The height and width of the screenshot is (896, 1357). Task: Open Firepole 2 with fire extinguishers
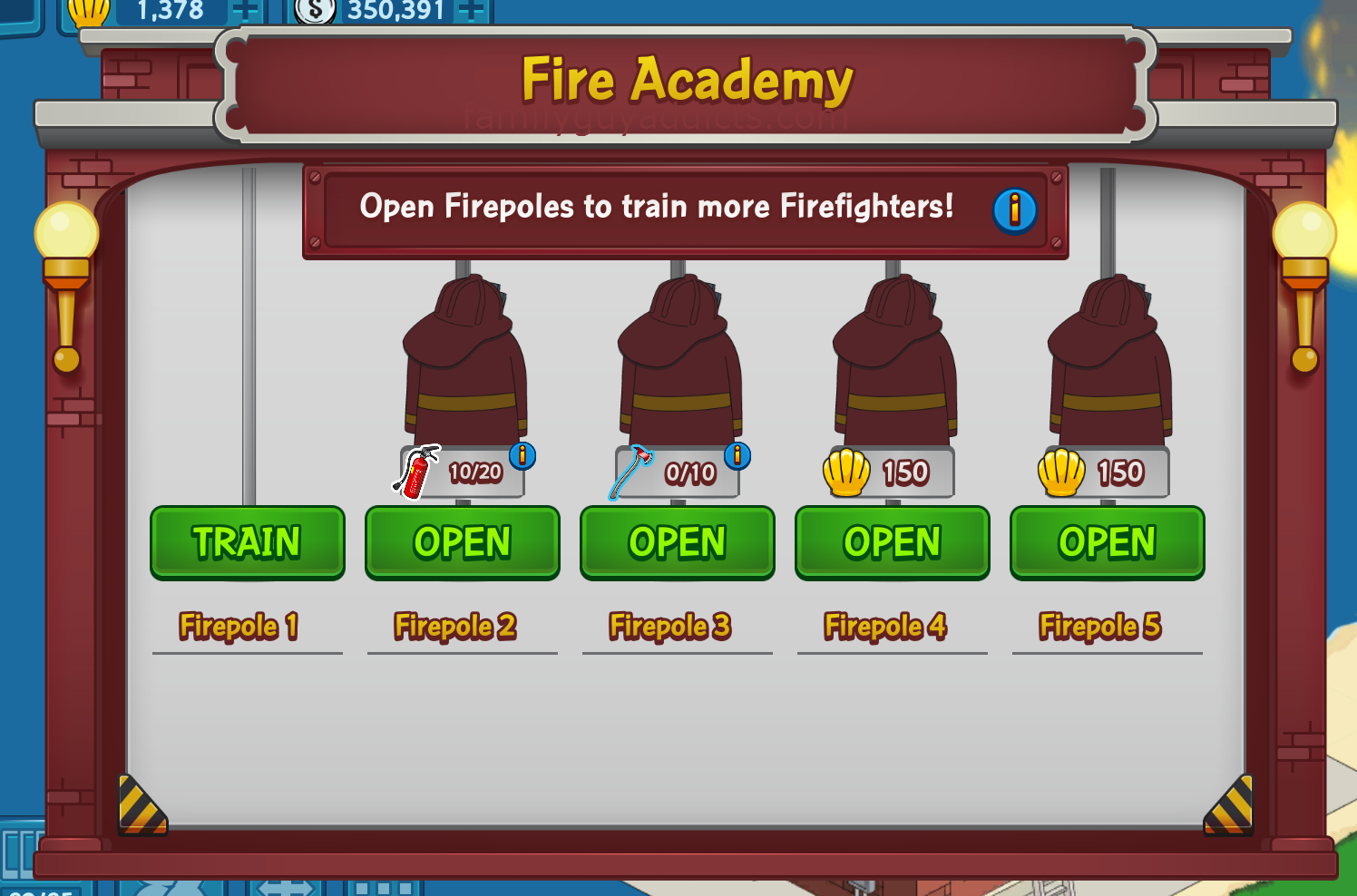coord(462,542)
